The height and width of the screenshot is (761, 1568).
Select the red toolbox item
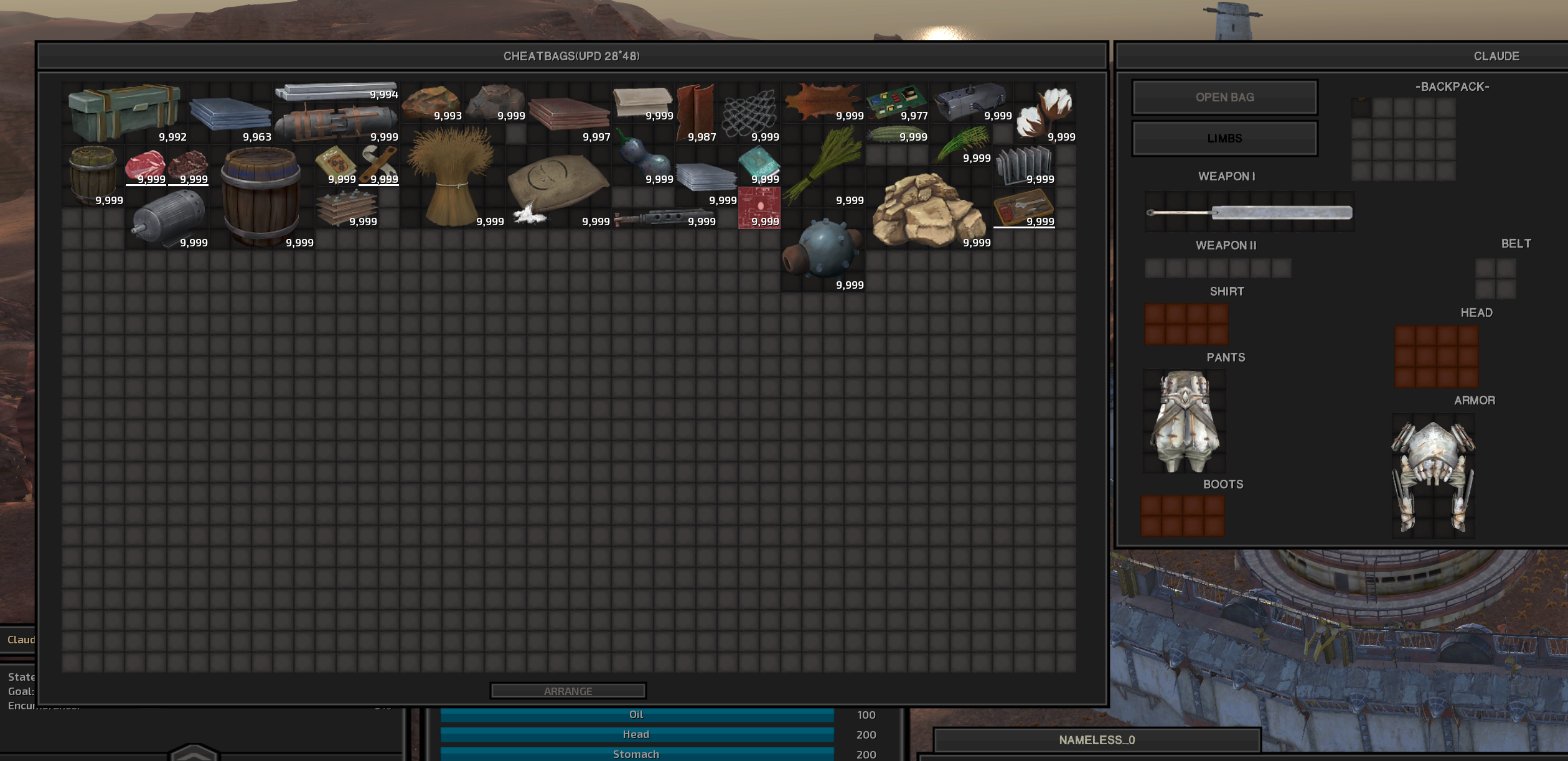pos(1023,208)
